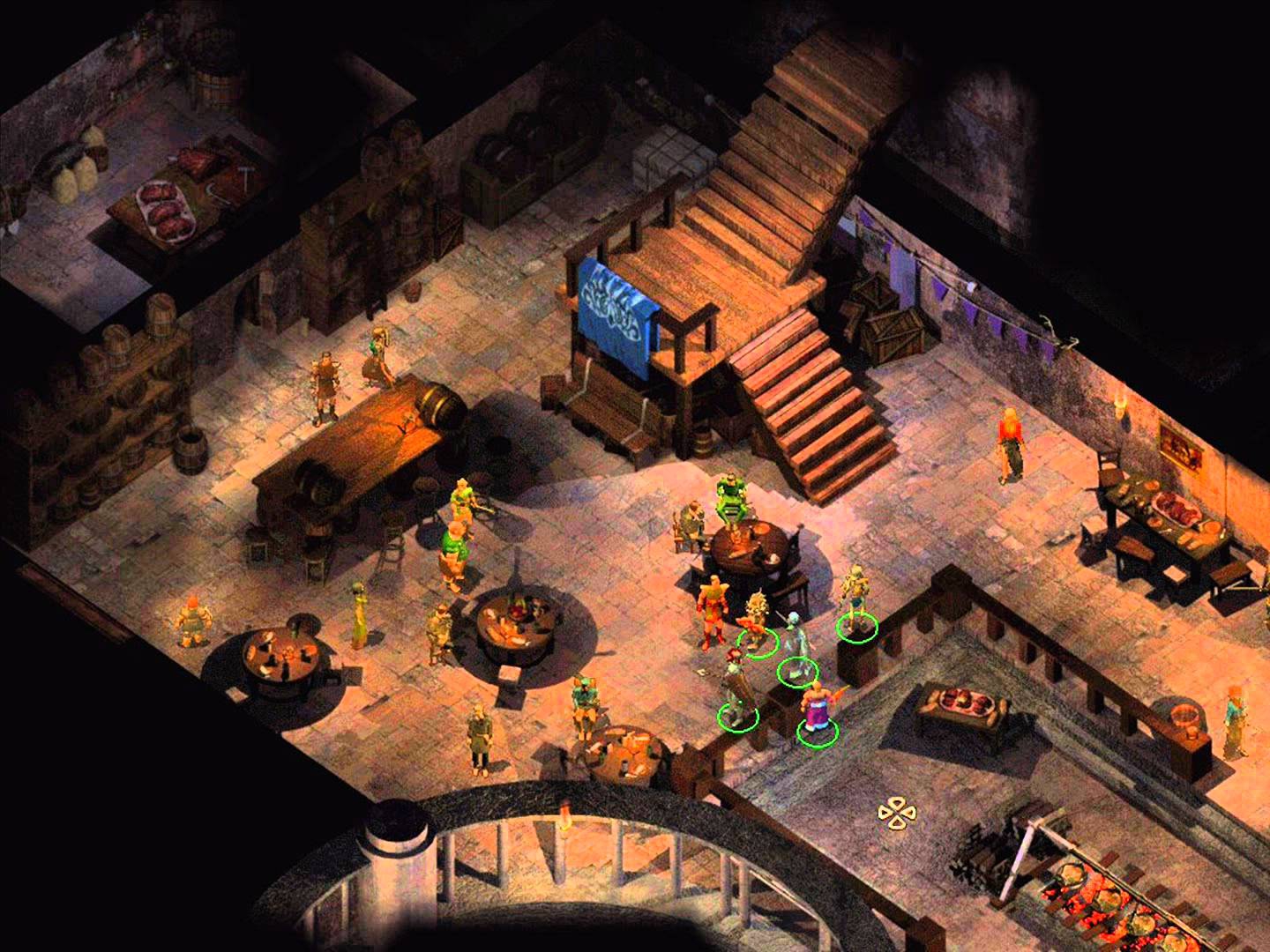Select the red-haired party member in green armor
1270x952 pixels.
pos(735,684)
